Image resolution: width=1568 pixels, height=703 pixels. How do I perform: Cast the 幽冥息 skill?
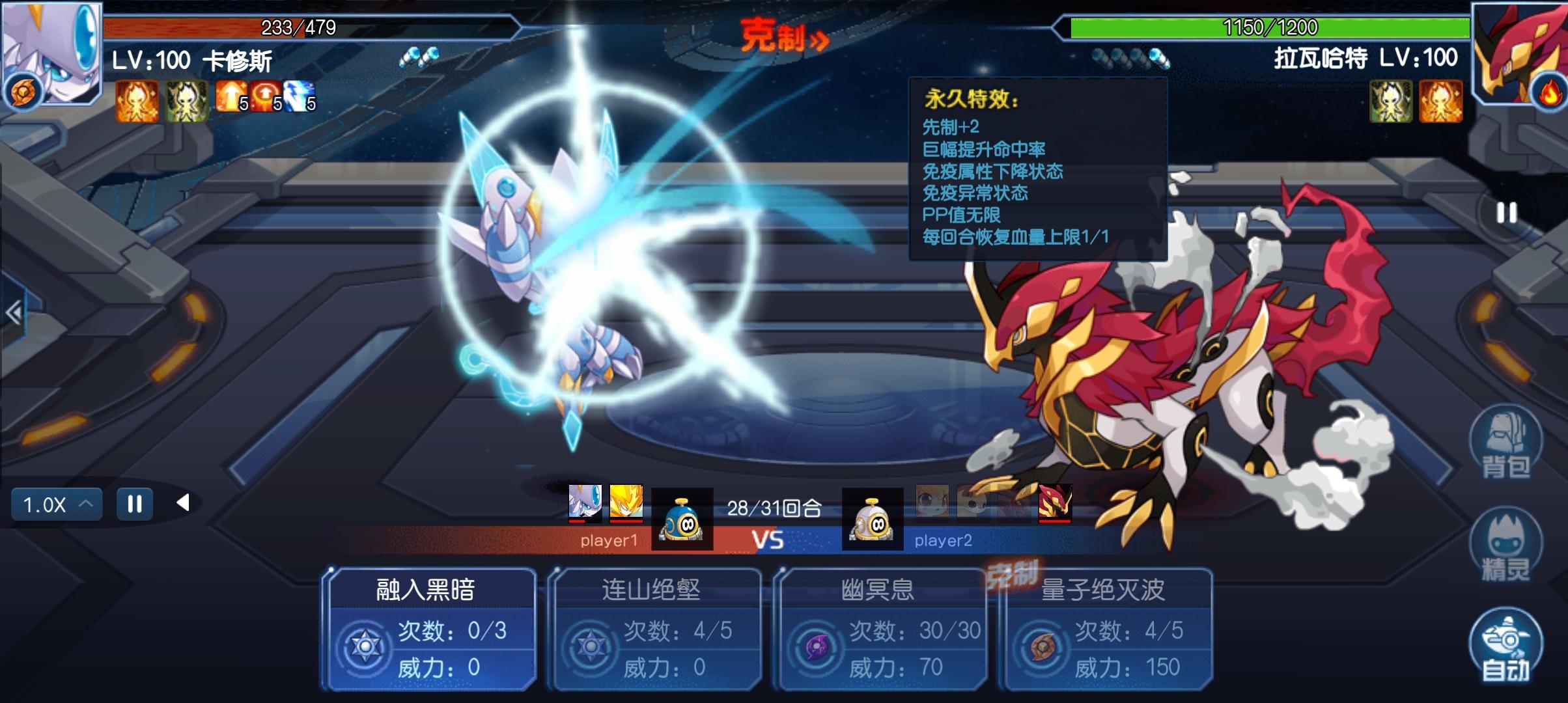[882, 628]
